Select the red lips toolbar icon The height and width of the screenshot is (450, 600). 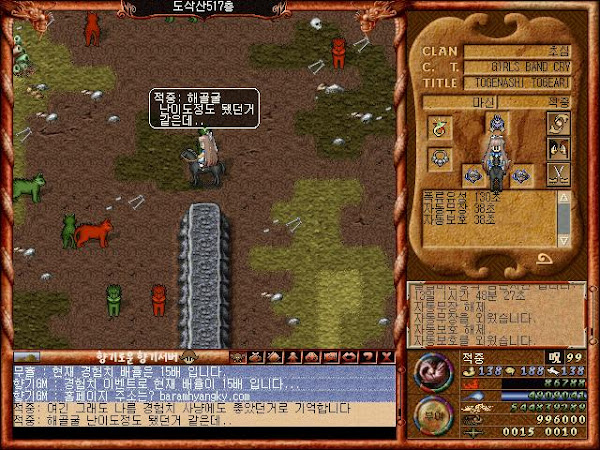(x=348, y=357)
